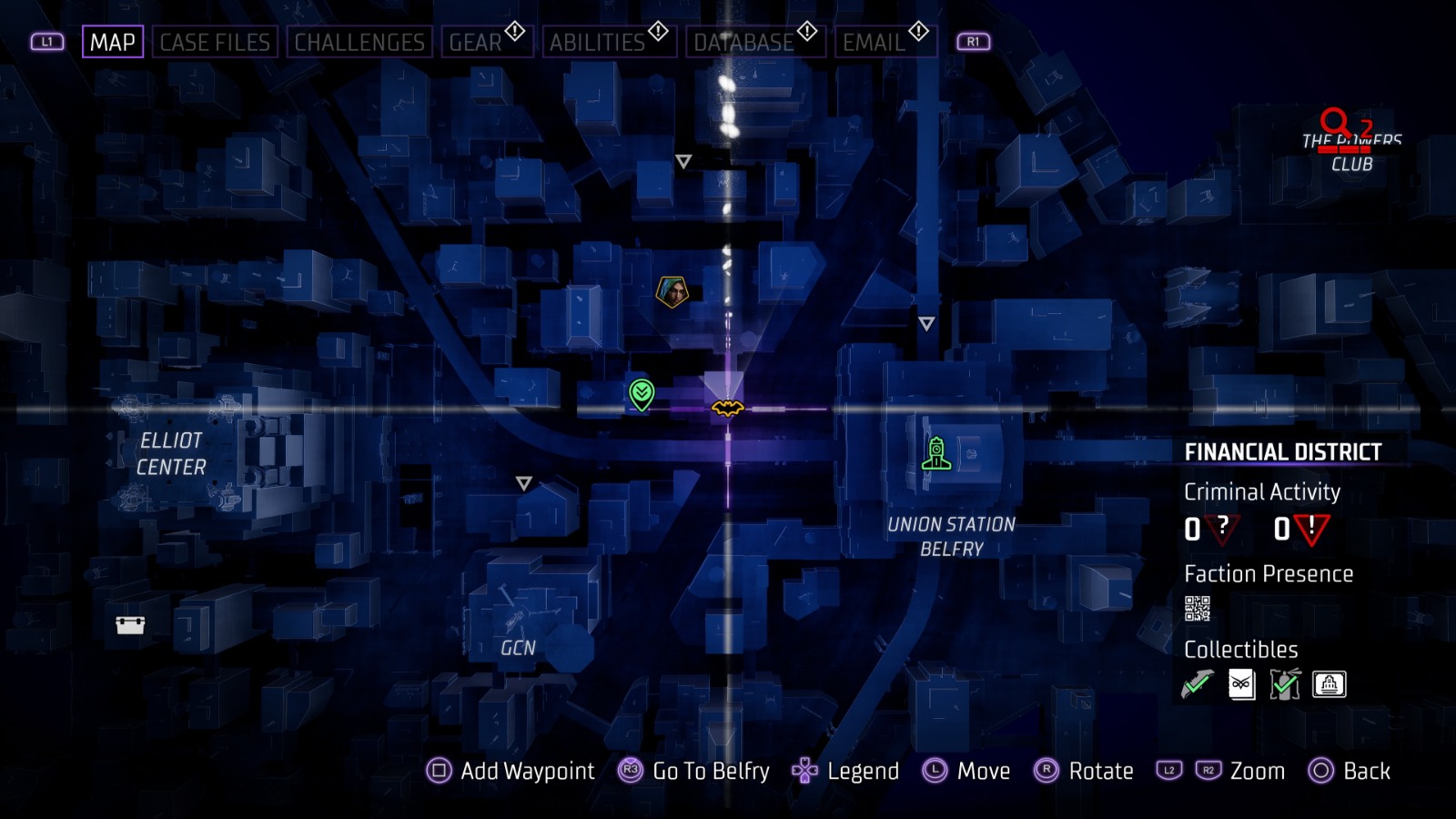Toggle the green waypoint pin on the map

click(642, 395)
